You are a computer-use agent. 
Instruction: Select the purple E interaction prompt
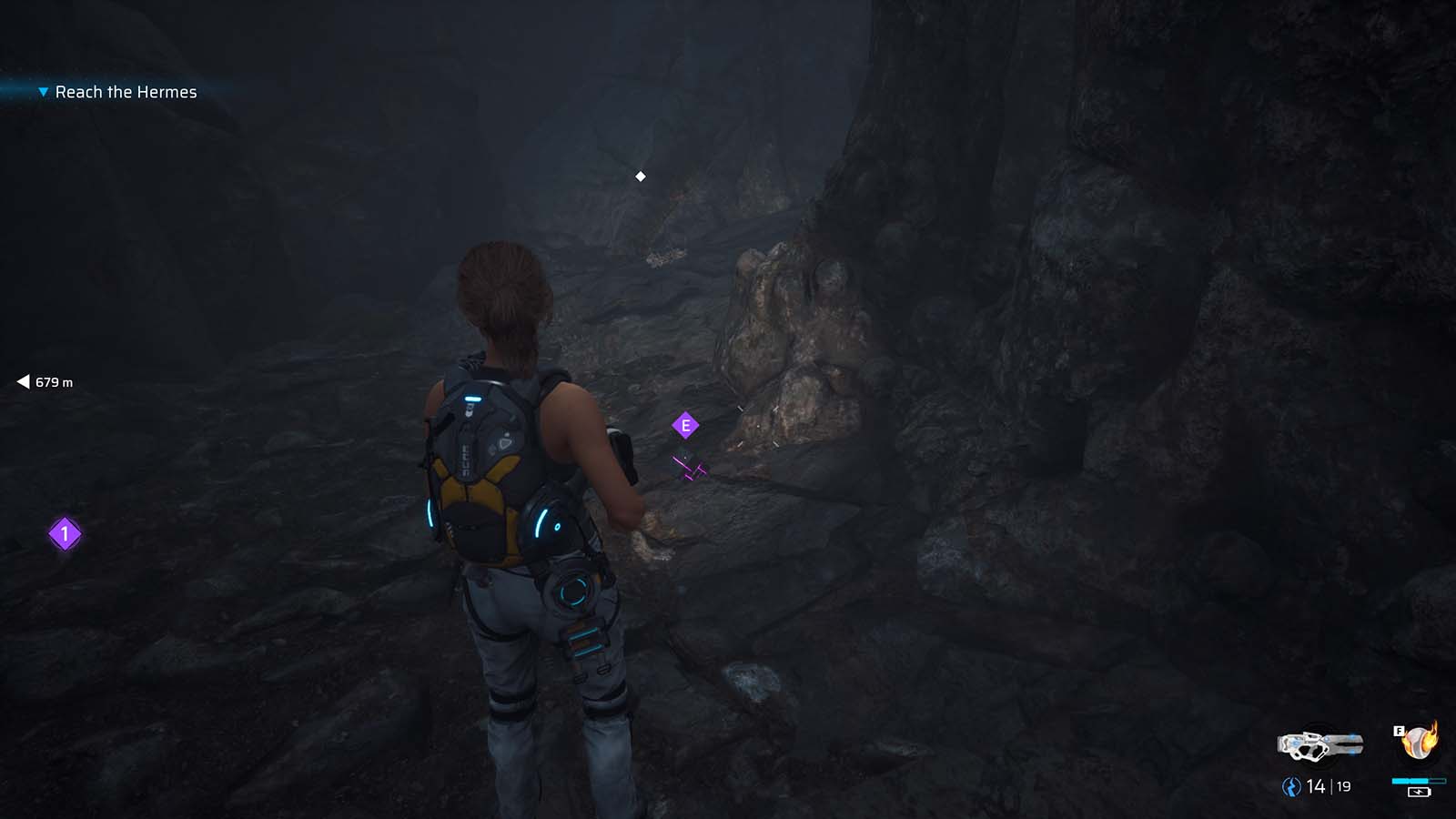coord(684,423)
